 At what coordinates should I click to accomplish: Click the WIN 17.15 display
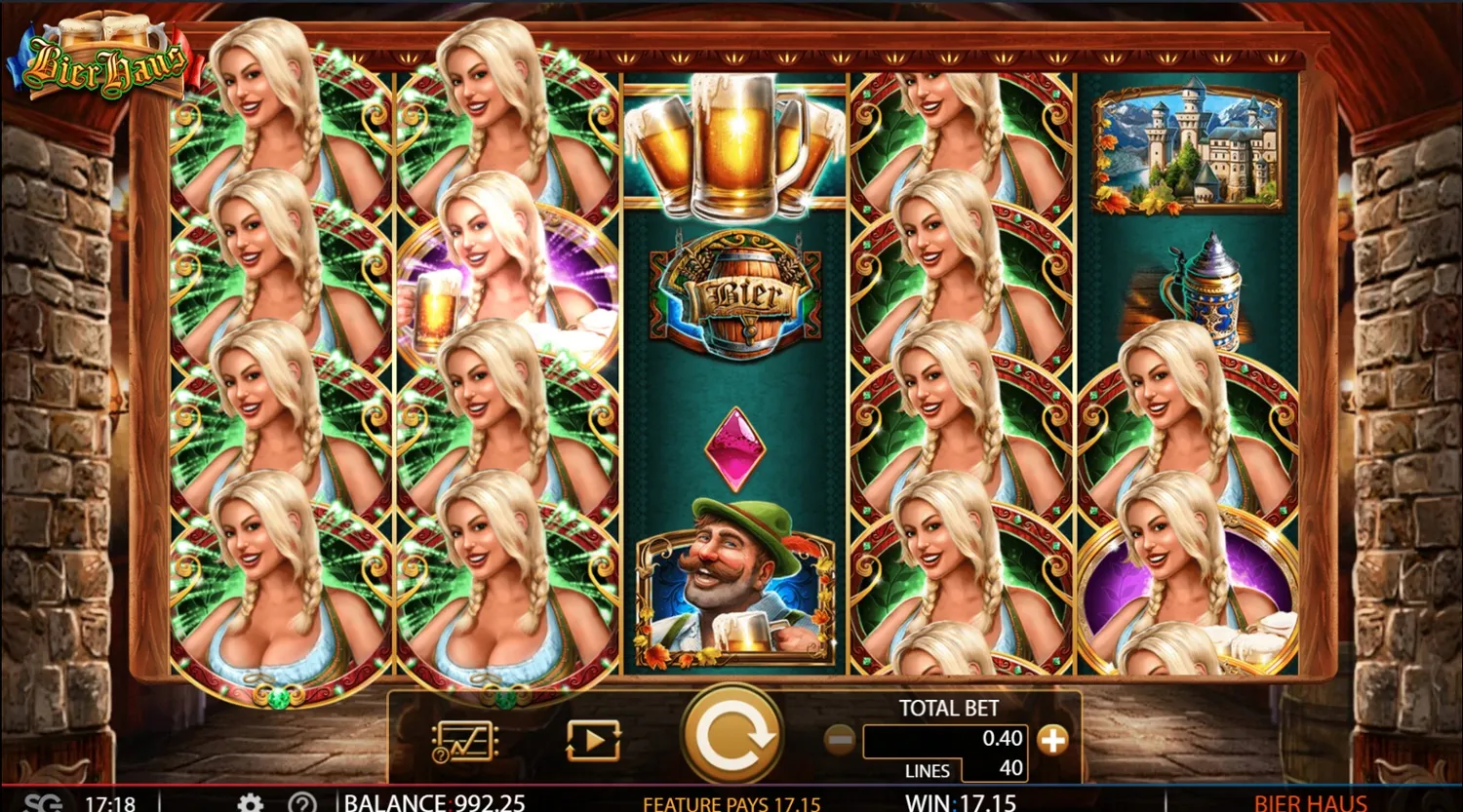961,803
